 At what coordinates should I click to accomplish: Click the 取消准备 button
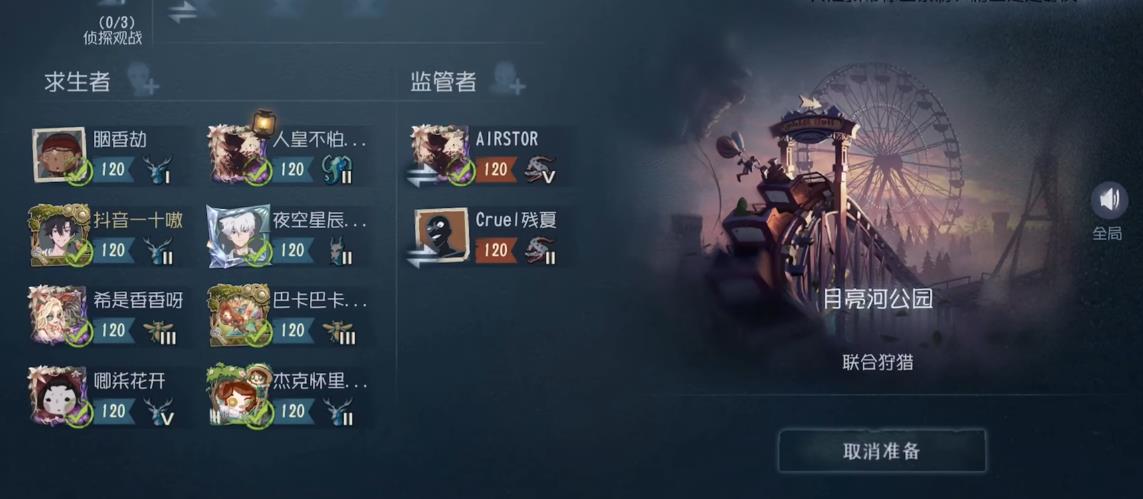point(881,451)
